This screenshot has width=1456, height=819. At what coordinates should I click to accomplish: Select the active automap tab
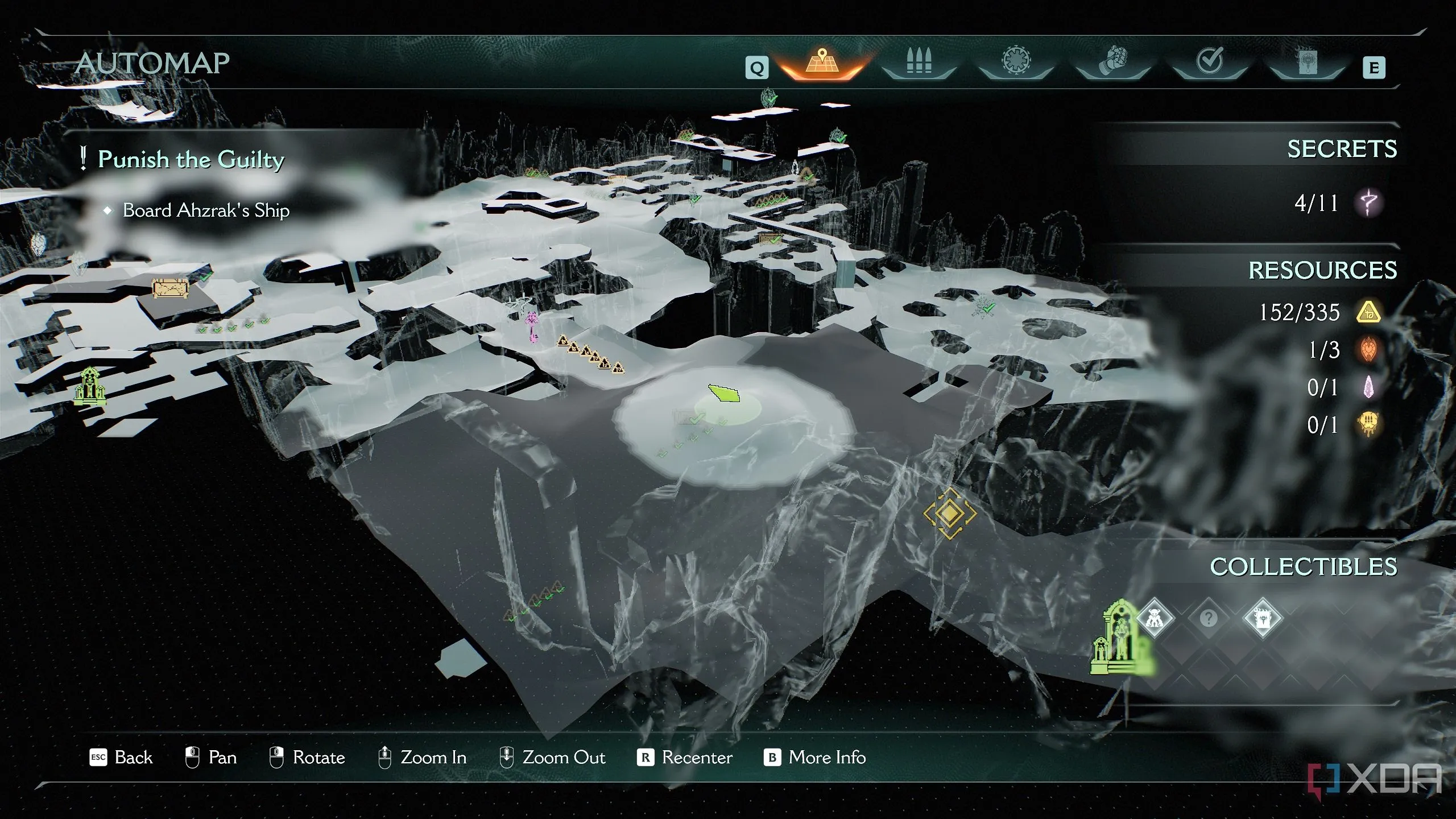pyautogui.click(x=821, y=63)
